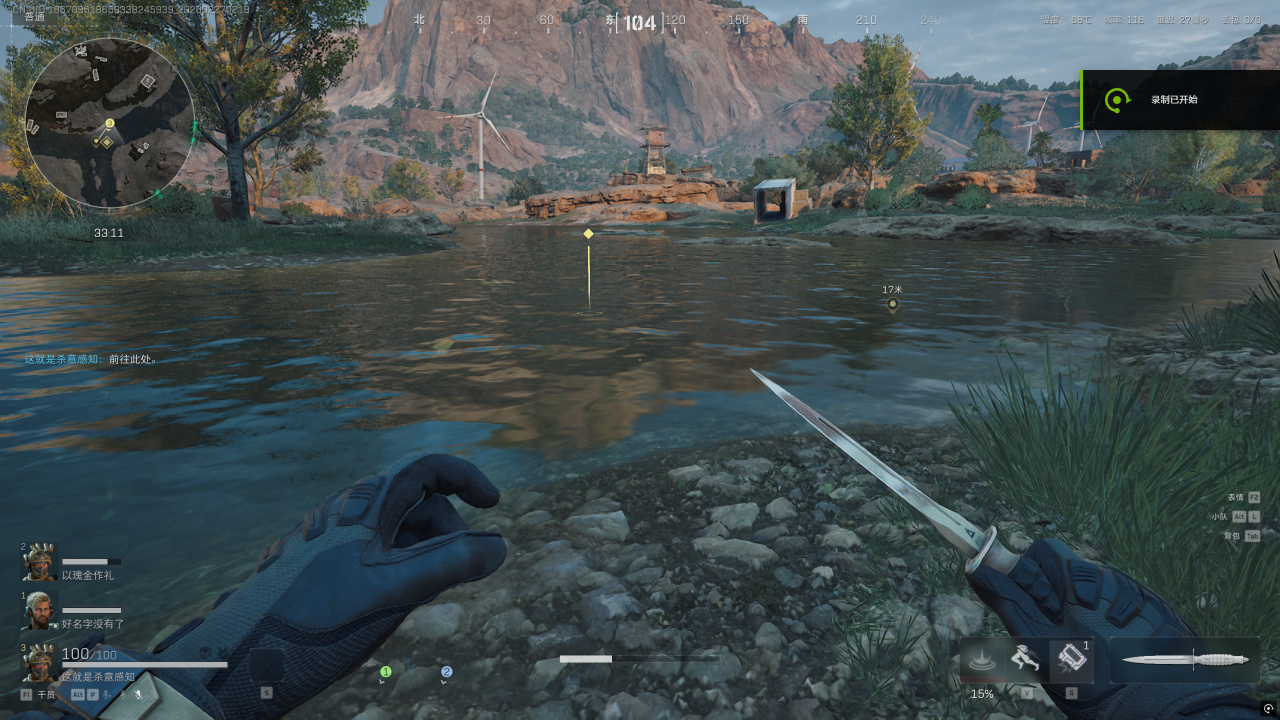The width and height of the screenshot is (1280, 720).
Task: Click the 17米 waypoint marker
Action: pyautogui.click(x=893, y=304)
